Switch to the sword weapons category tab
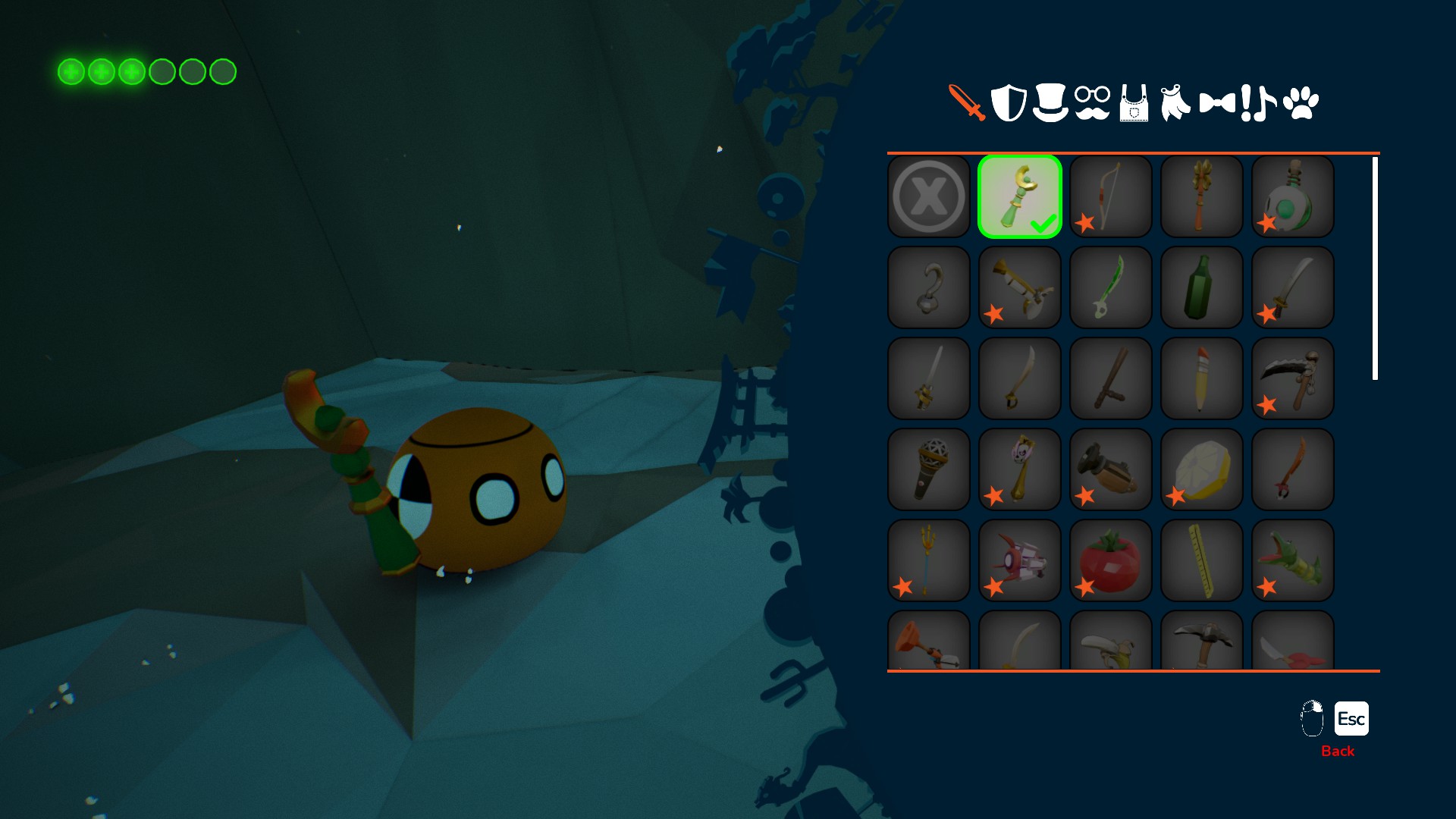 tap(967, 102)
